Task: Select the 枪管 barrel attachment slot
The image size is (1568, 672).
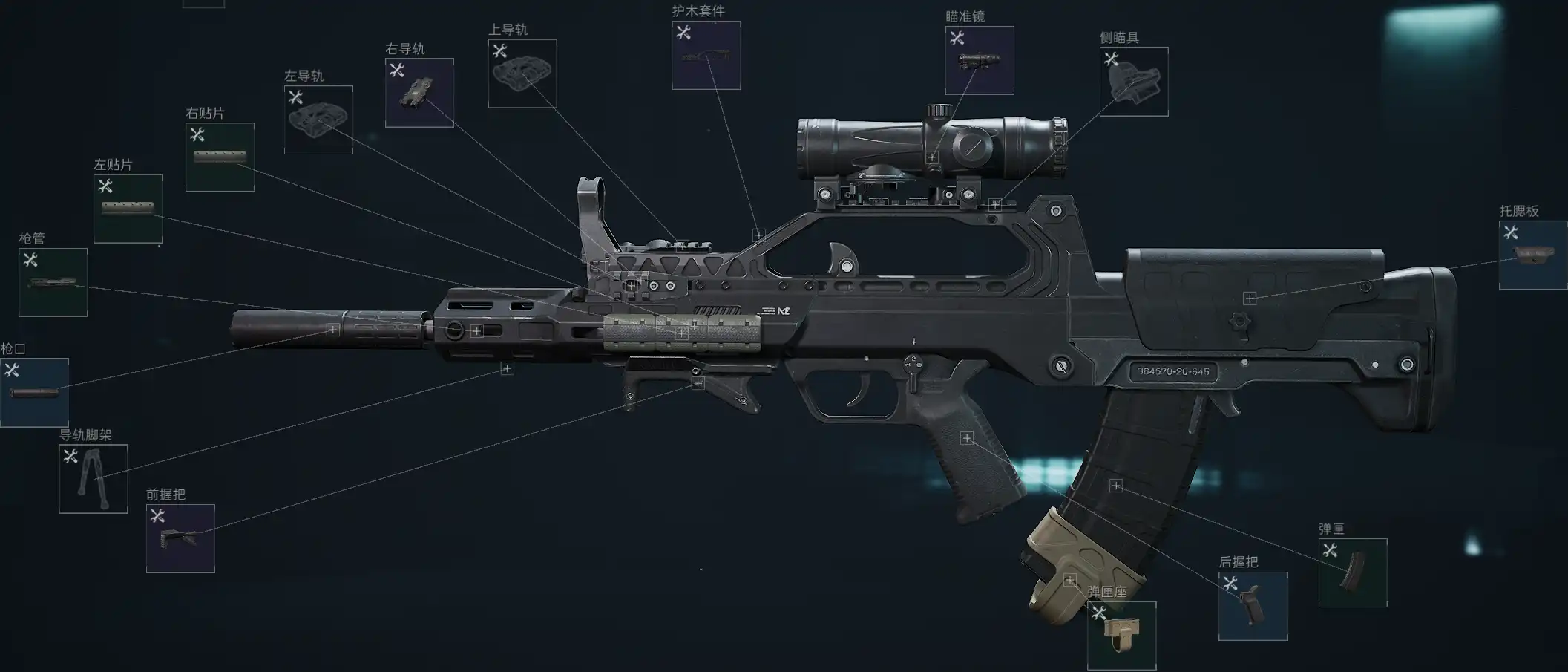Action: (53, 282)
